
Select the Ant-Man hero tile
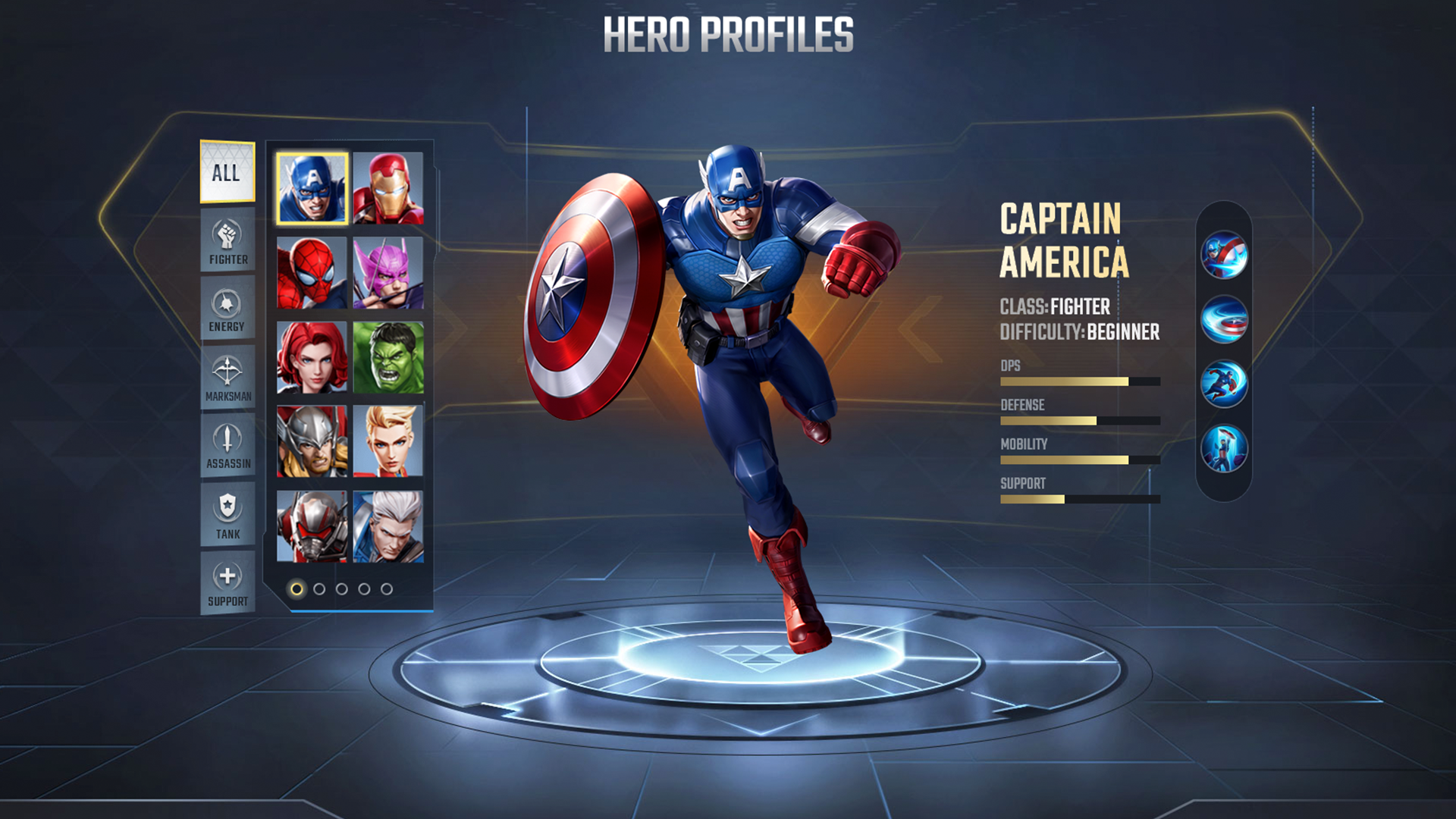[312, 526]
